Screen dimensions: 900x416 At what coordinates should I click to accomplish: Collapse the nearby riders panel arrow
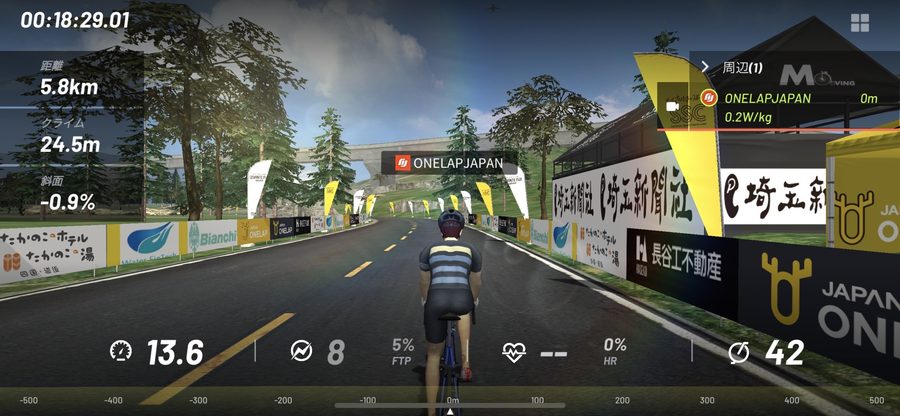tap(705, 66)
